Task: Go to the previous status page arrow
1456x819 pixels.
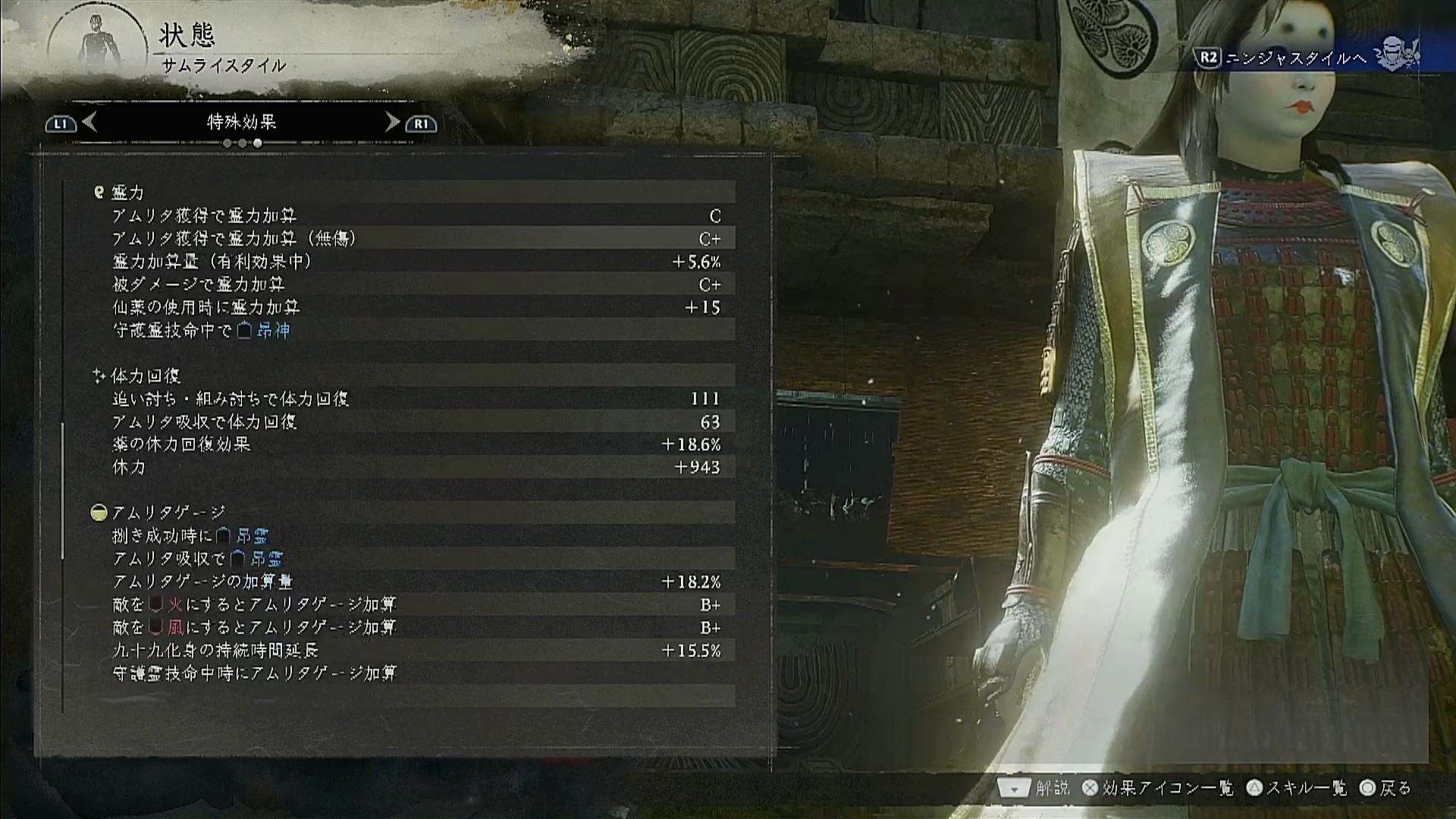Action: pyautogui.click(x=89, y=122)
